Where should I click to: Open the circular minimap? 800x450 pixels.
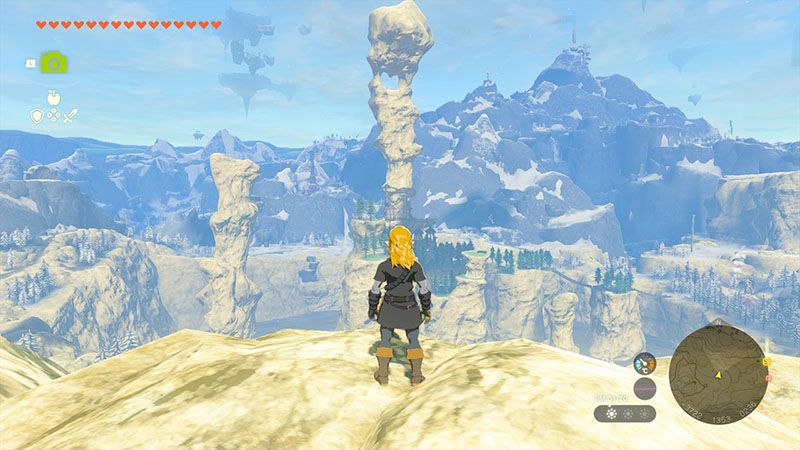pos(717,374)
